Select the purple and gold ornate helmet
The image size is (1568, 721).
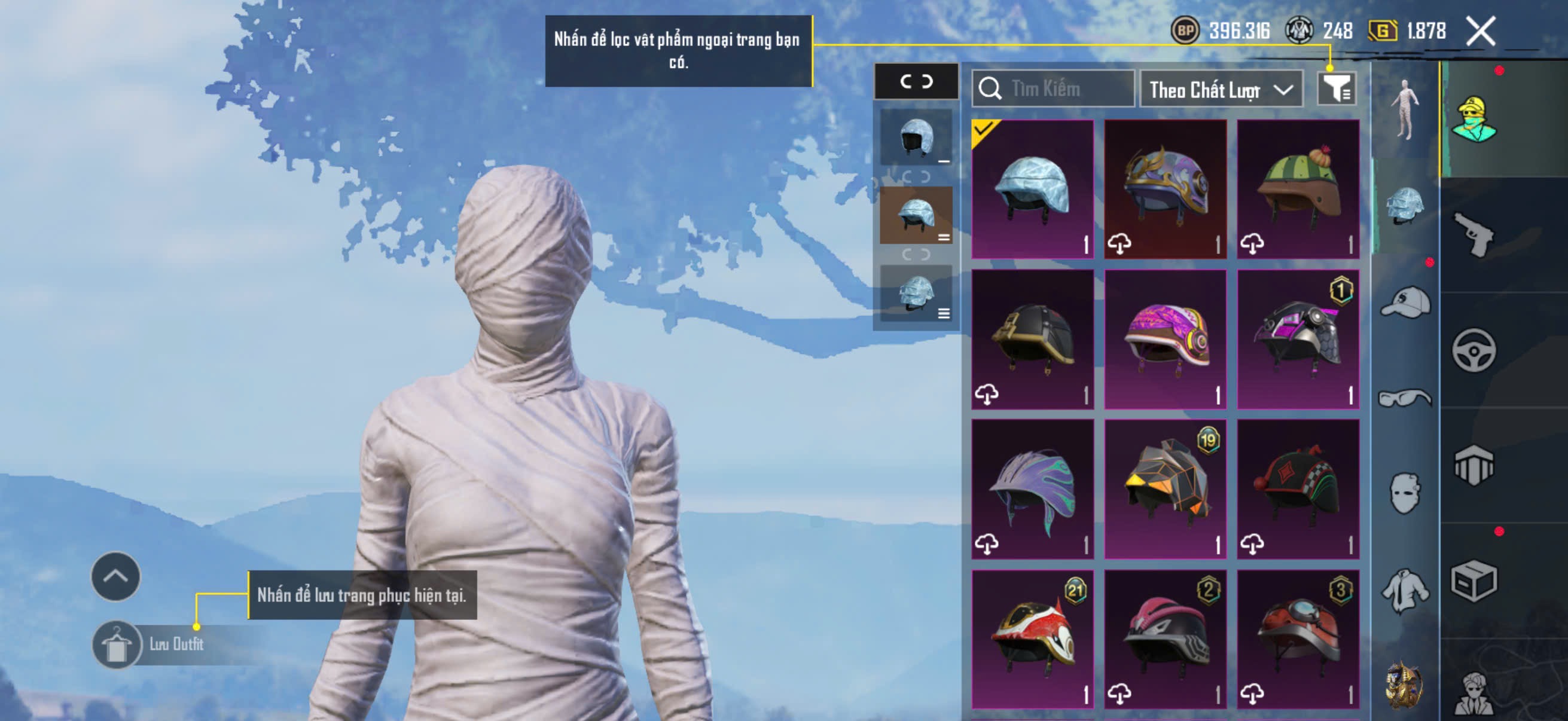[1165, 188]
